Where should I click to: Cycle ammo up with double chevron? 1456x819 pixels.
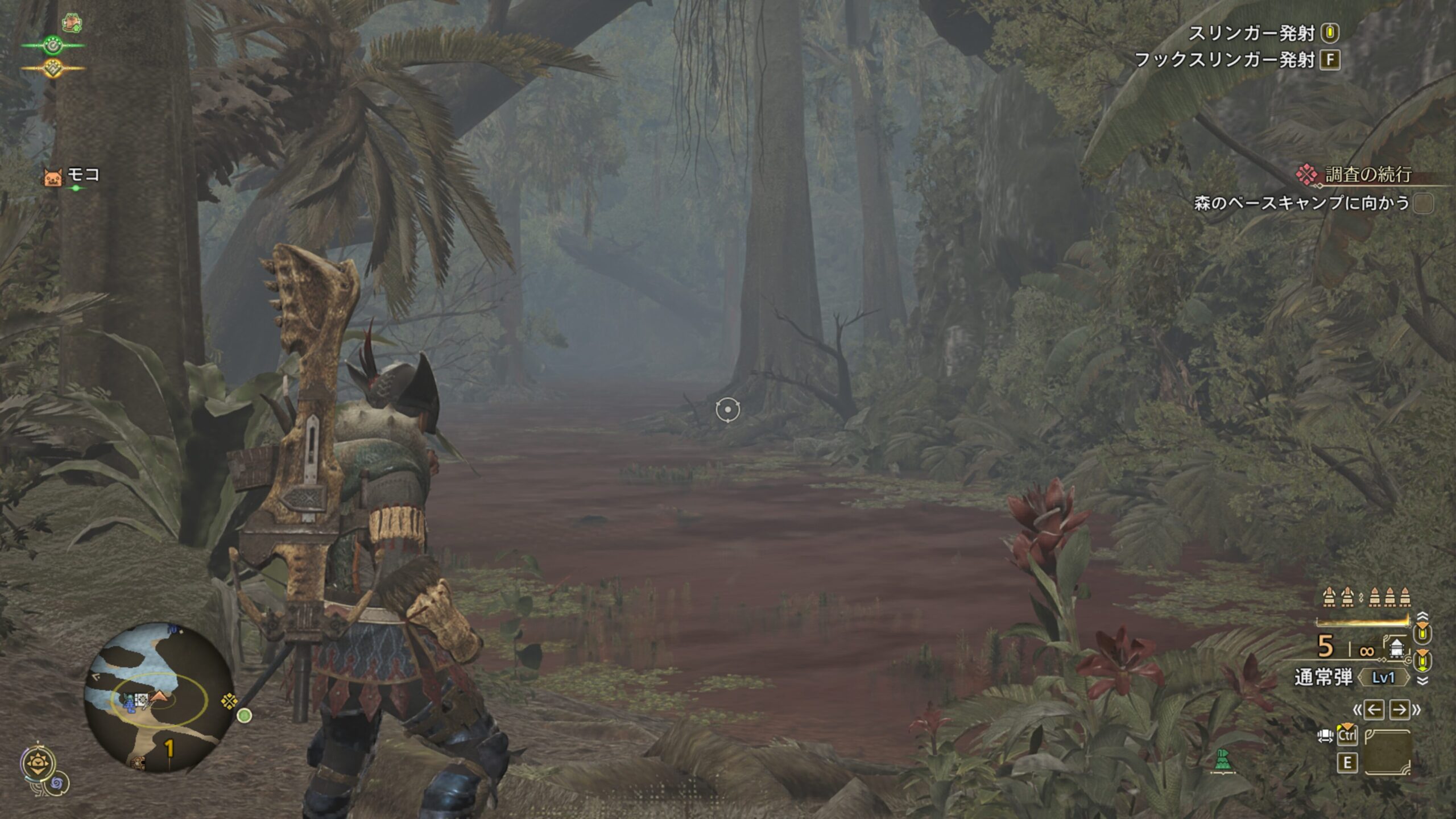1422,617
